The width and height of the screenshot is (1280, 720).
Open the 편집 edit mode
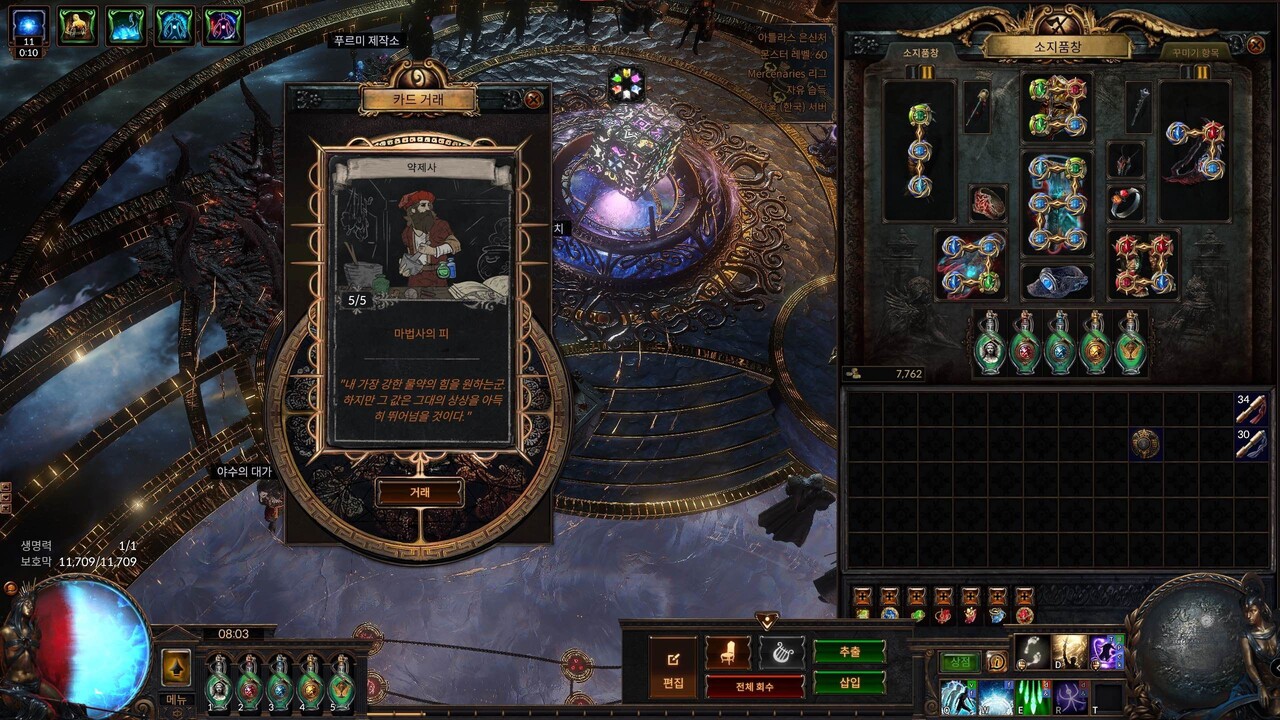tap(673, 667)
